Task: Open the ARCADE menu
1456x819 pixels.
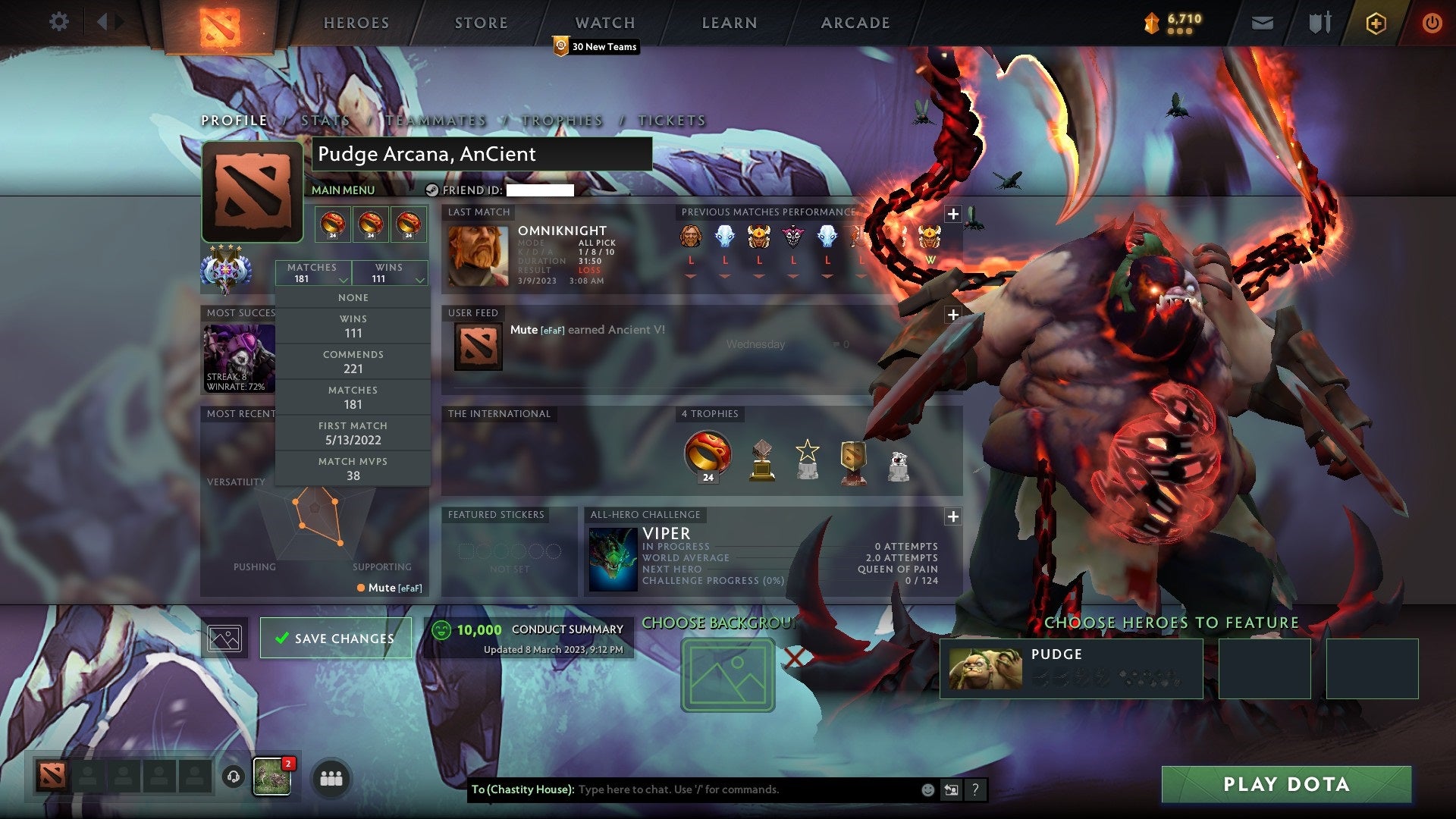Action: [x=855, y=22]
